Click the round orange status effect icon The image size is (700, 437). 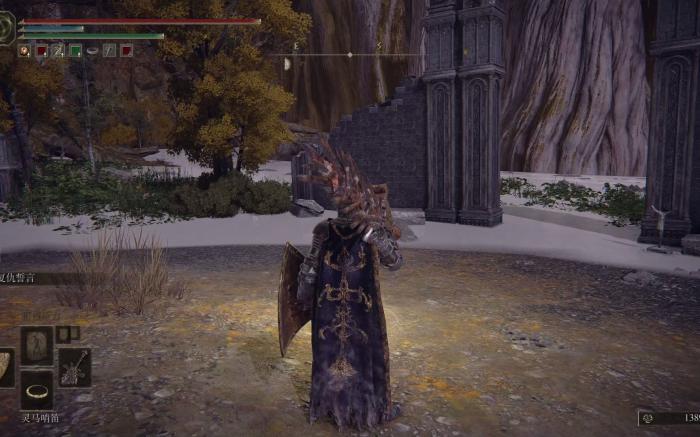coord(24,50)
